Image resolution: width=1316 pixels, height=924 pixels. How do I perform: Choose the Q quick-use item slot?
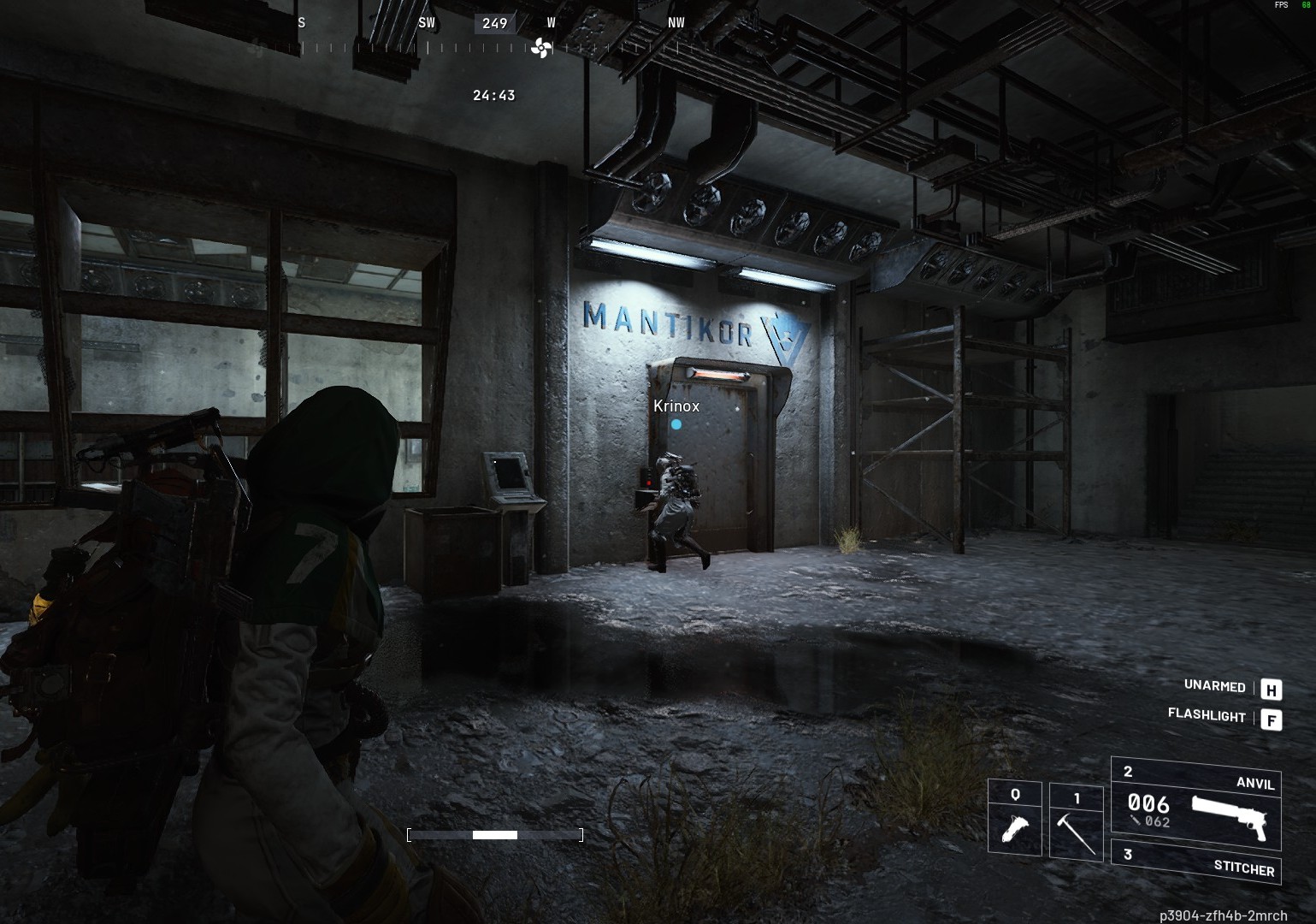[1015, 818]
